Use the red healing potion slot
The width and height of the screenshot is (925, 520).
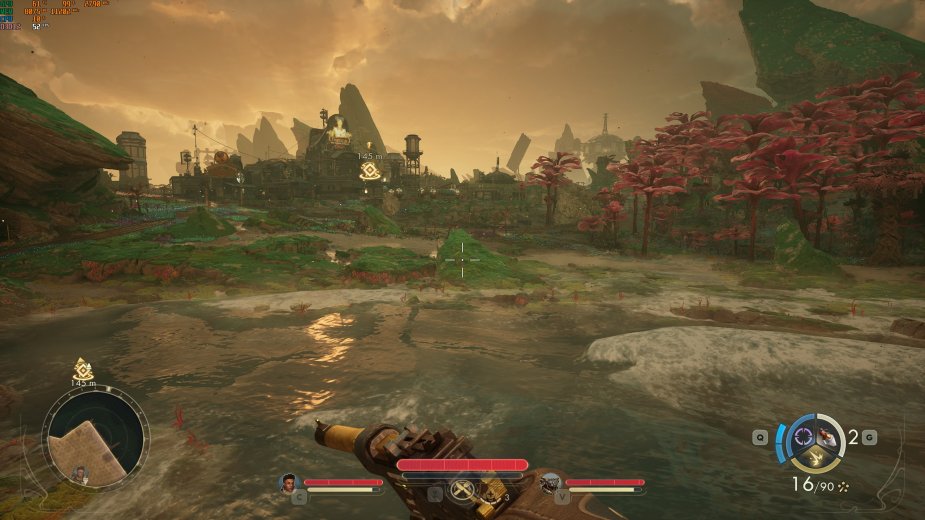828,435
